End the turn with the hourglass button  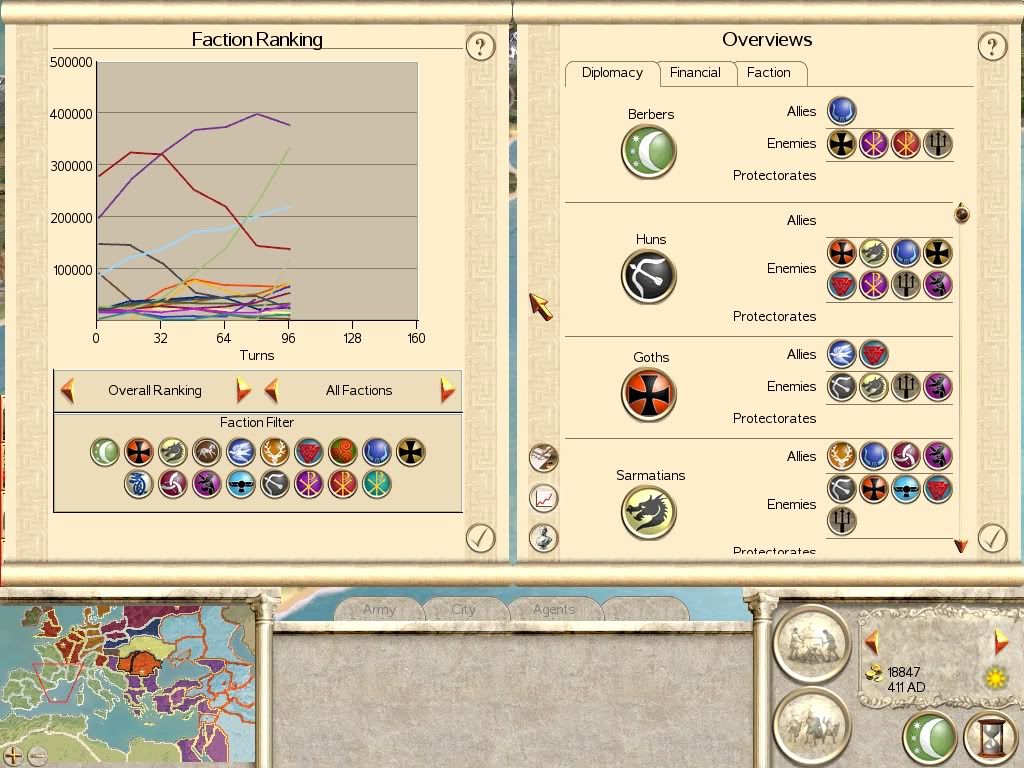coord(989,738)
